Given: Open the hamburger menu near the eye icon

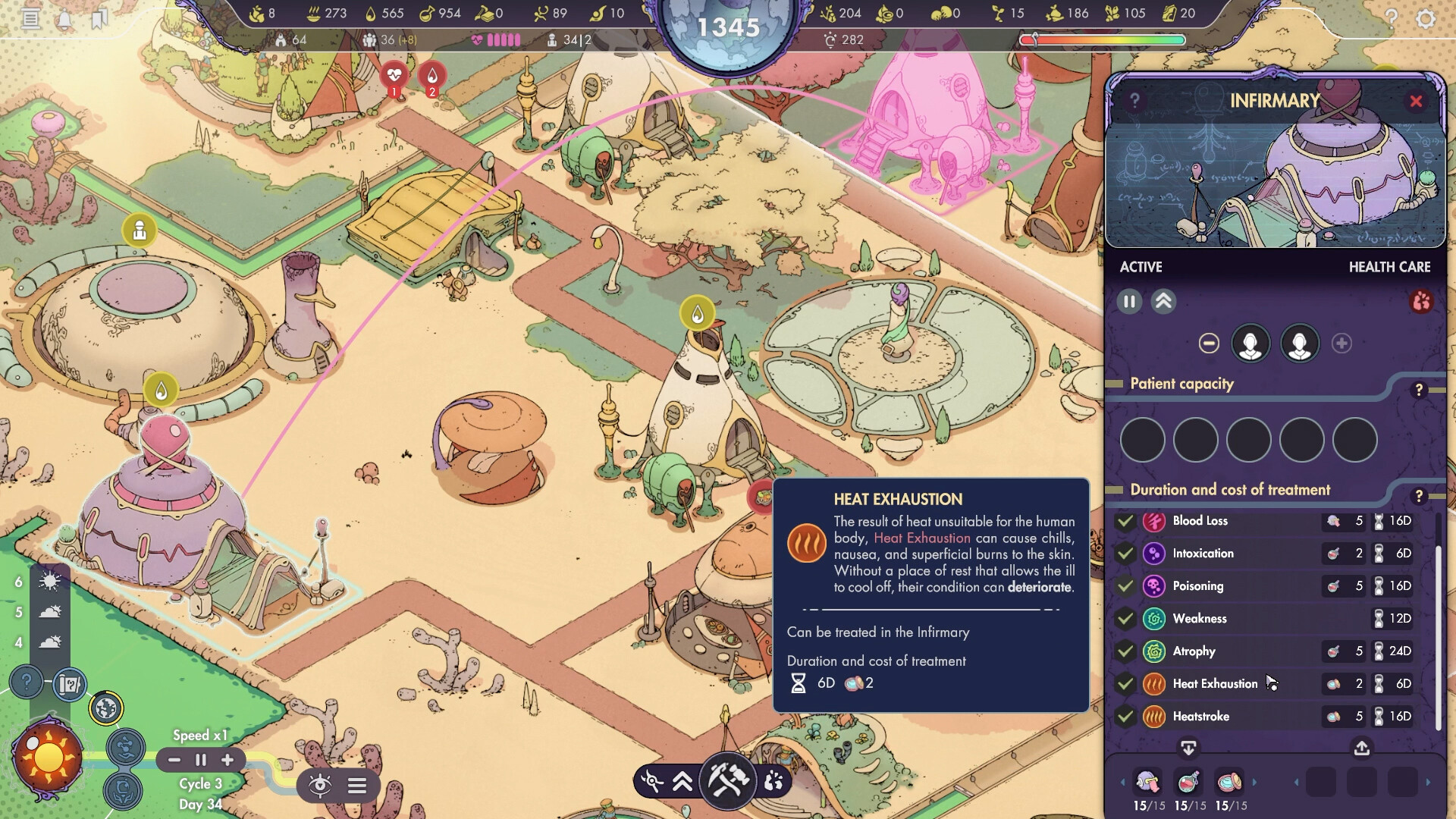Looking at the screenshot, I should pos(358,786).
